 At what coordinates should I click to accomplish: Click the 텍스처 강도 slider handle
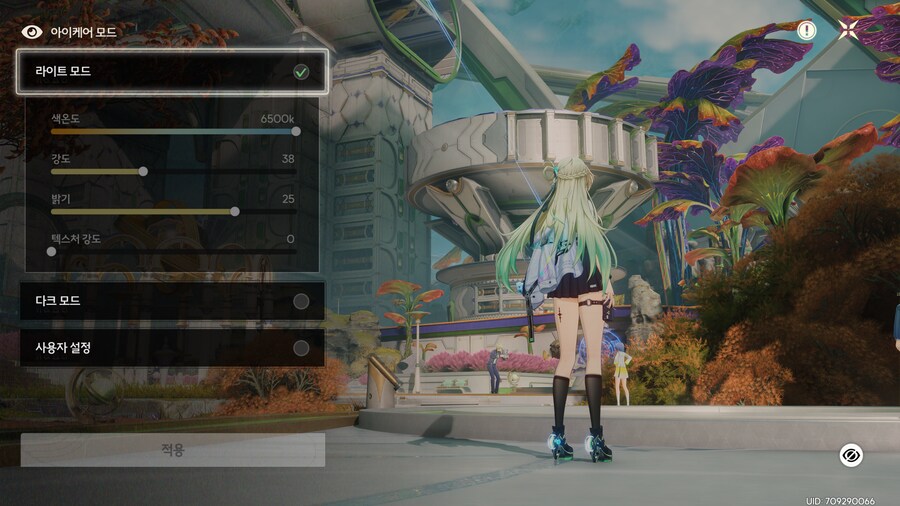pos(52,251)
